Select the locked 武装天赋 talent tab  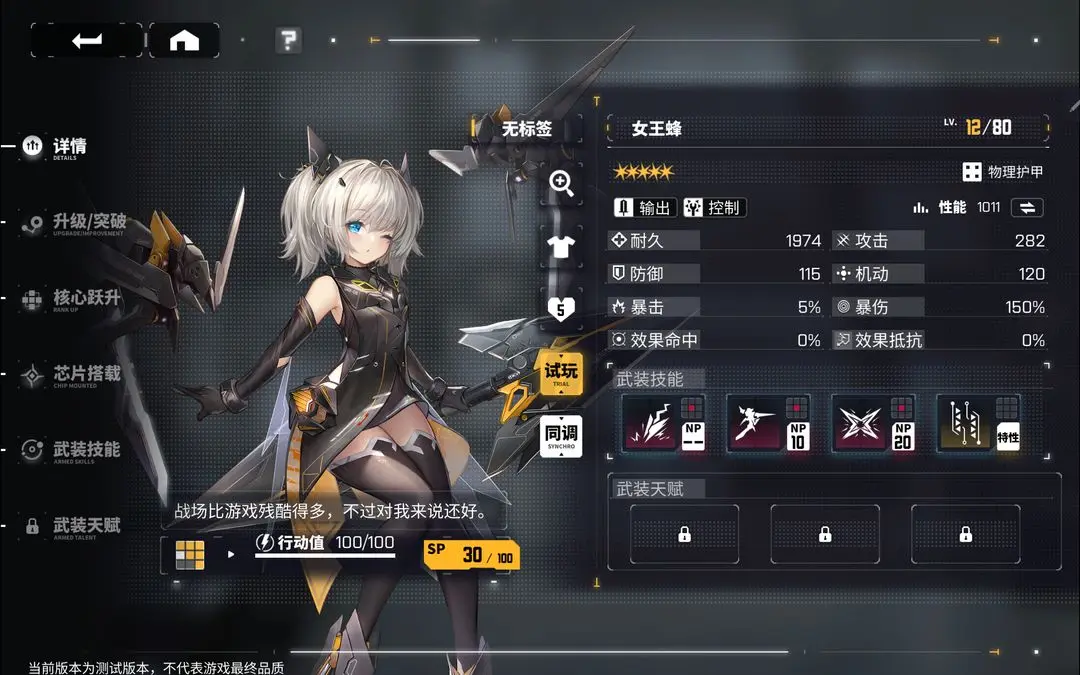pyautogui.click(x=85, y=525)
